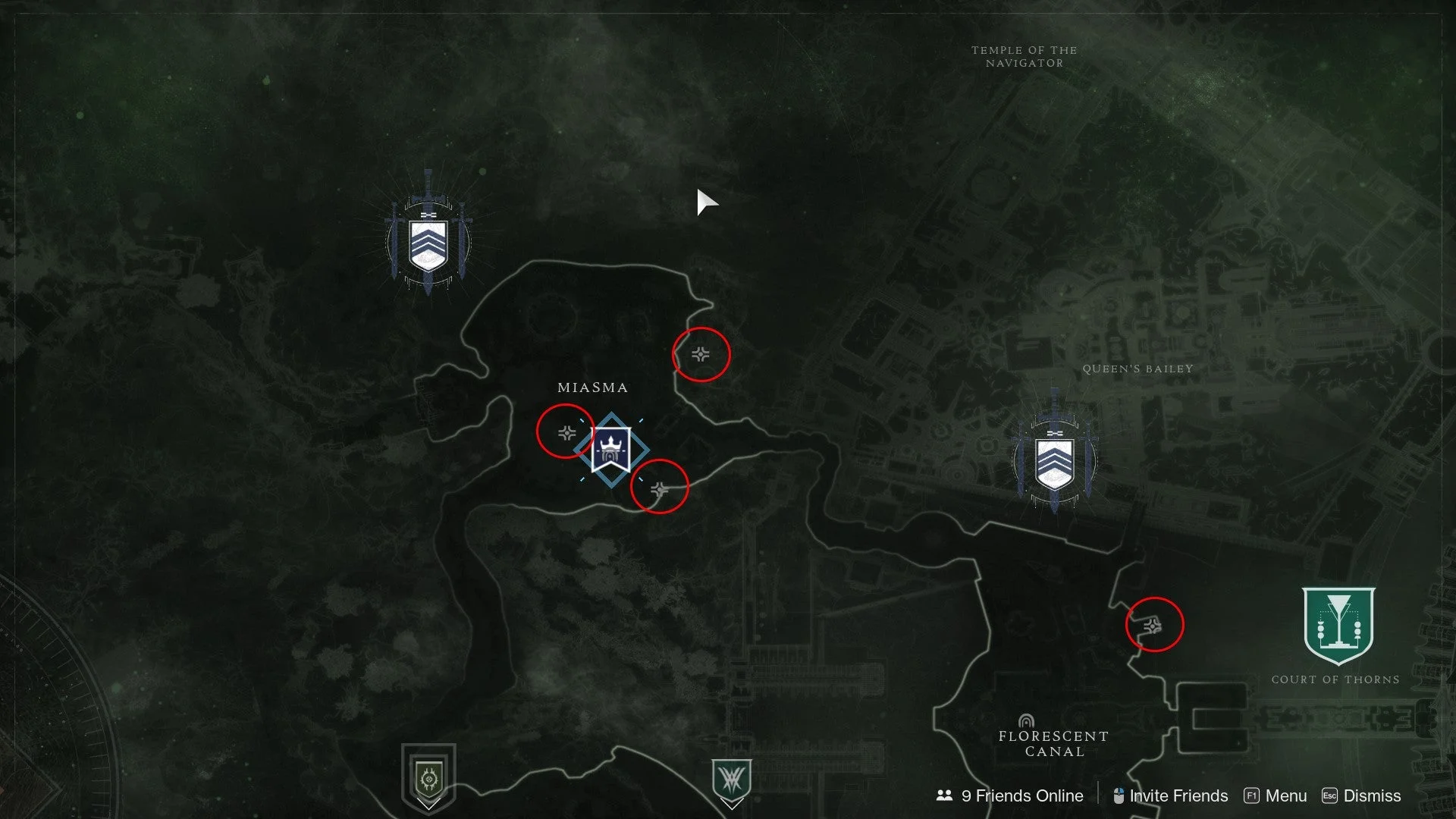The width and height of the screenshot is (1456, 819).
Task: Click Dismiss in the bottom bar
Action: (1373, 795)
